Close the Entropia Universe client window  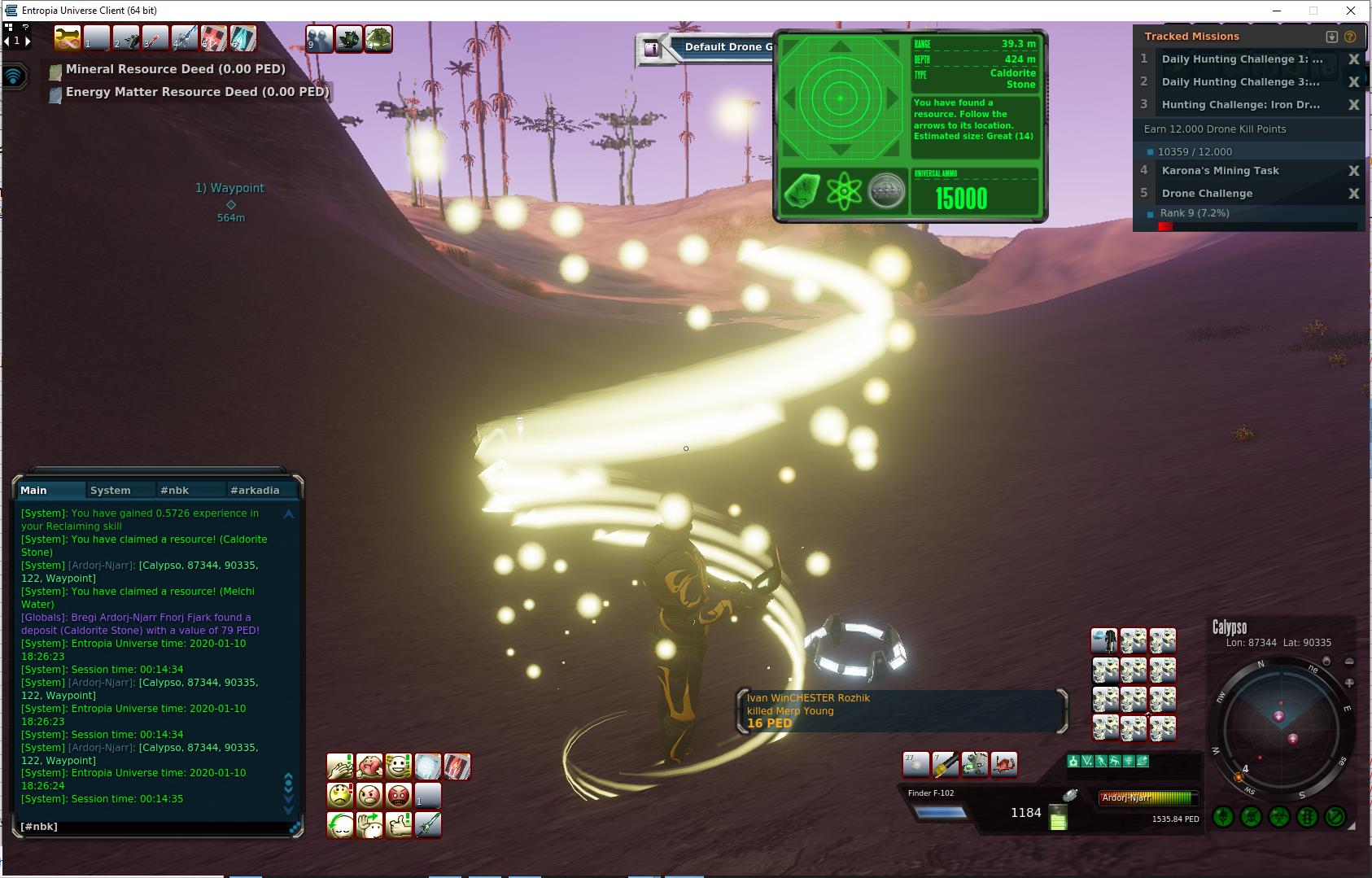[1351, 11]
